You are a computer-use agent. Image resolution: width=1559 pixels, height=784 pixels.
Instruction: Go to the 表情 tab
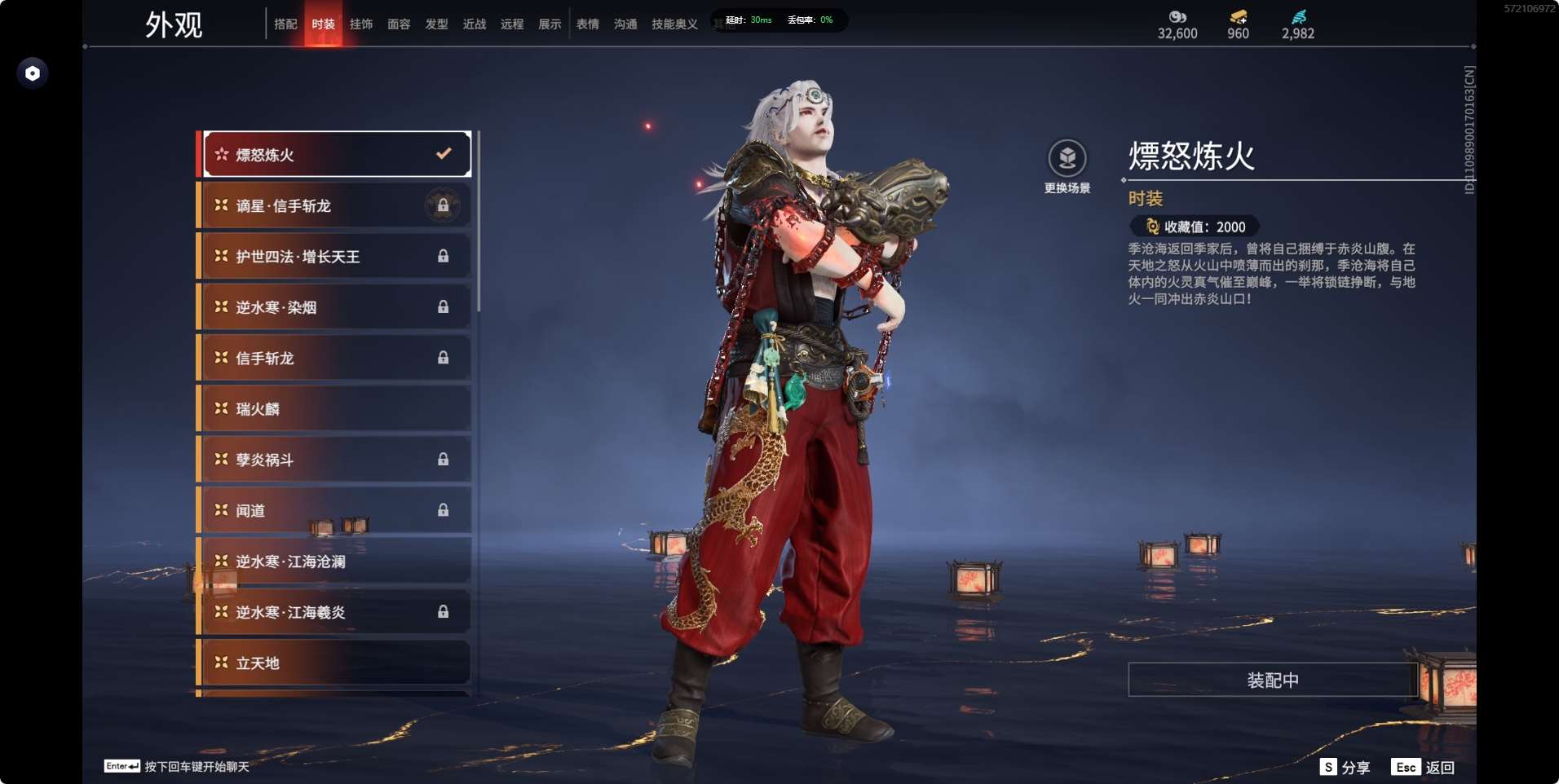(588, 24)
